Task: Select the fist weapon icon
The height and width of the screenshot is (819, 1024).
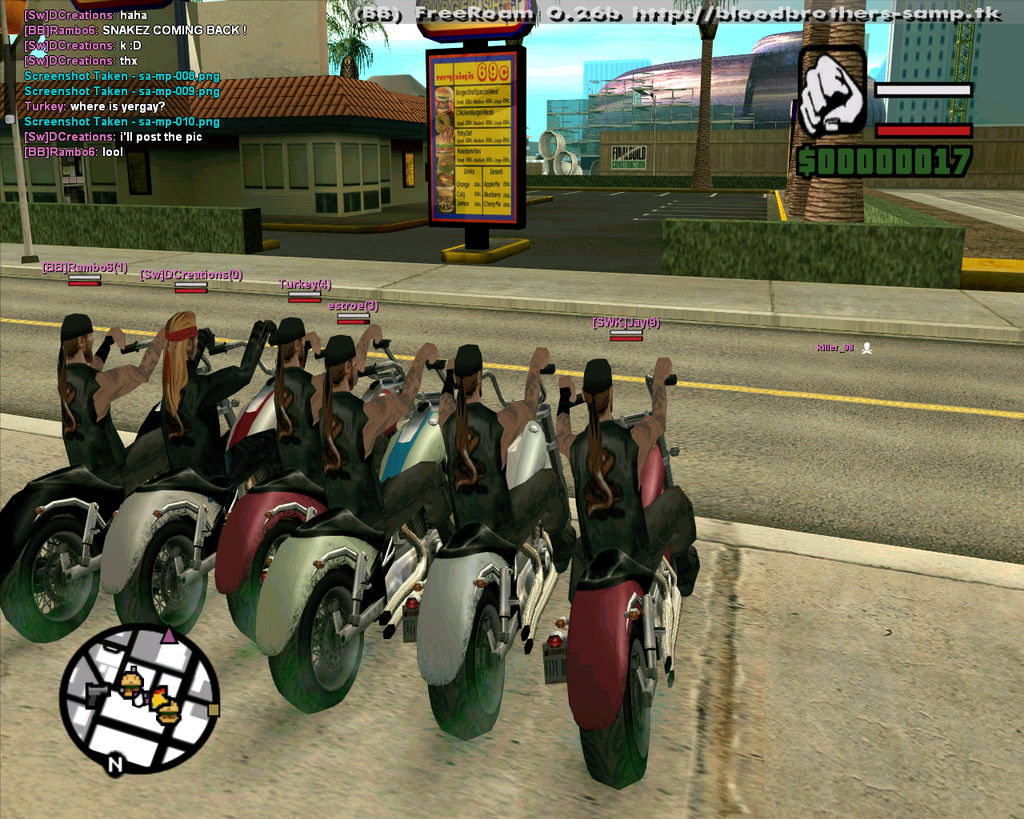Action: pyautogui.click(x=832, y=93)
